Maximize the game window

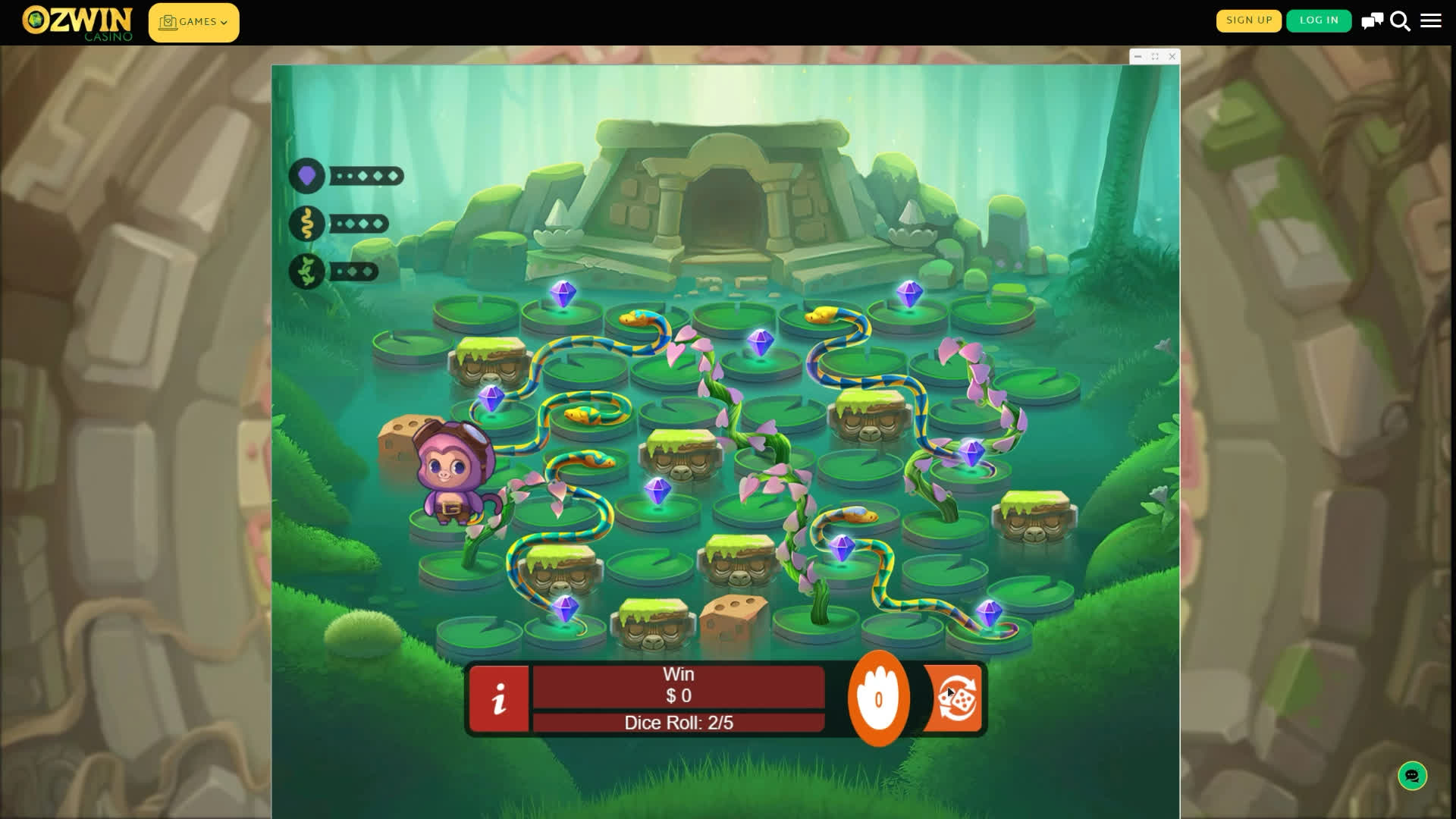1155,57
